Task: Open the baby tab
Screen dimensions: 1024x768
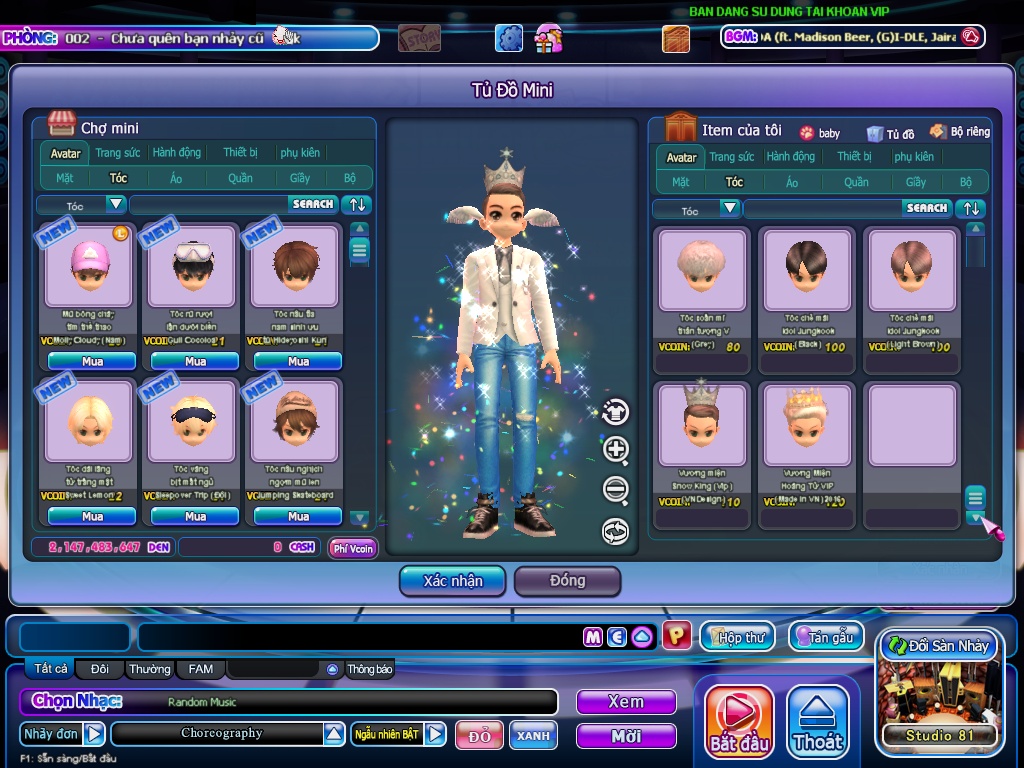Action: pyautogui.click(x=820, y=132)
